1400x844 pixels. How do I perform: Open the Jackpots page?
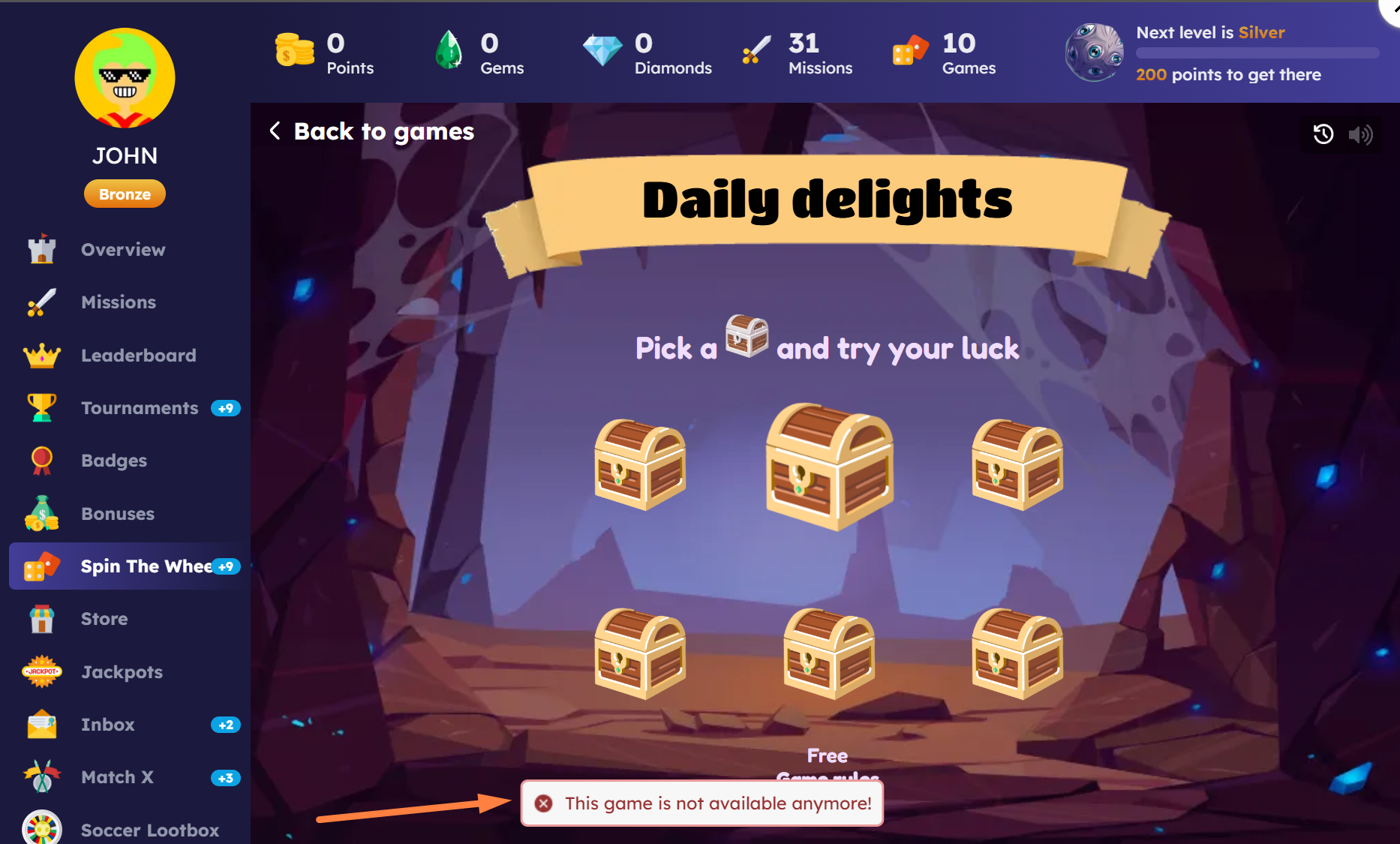click(x=122, y=672)
